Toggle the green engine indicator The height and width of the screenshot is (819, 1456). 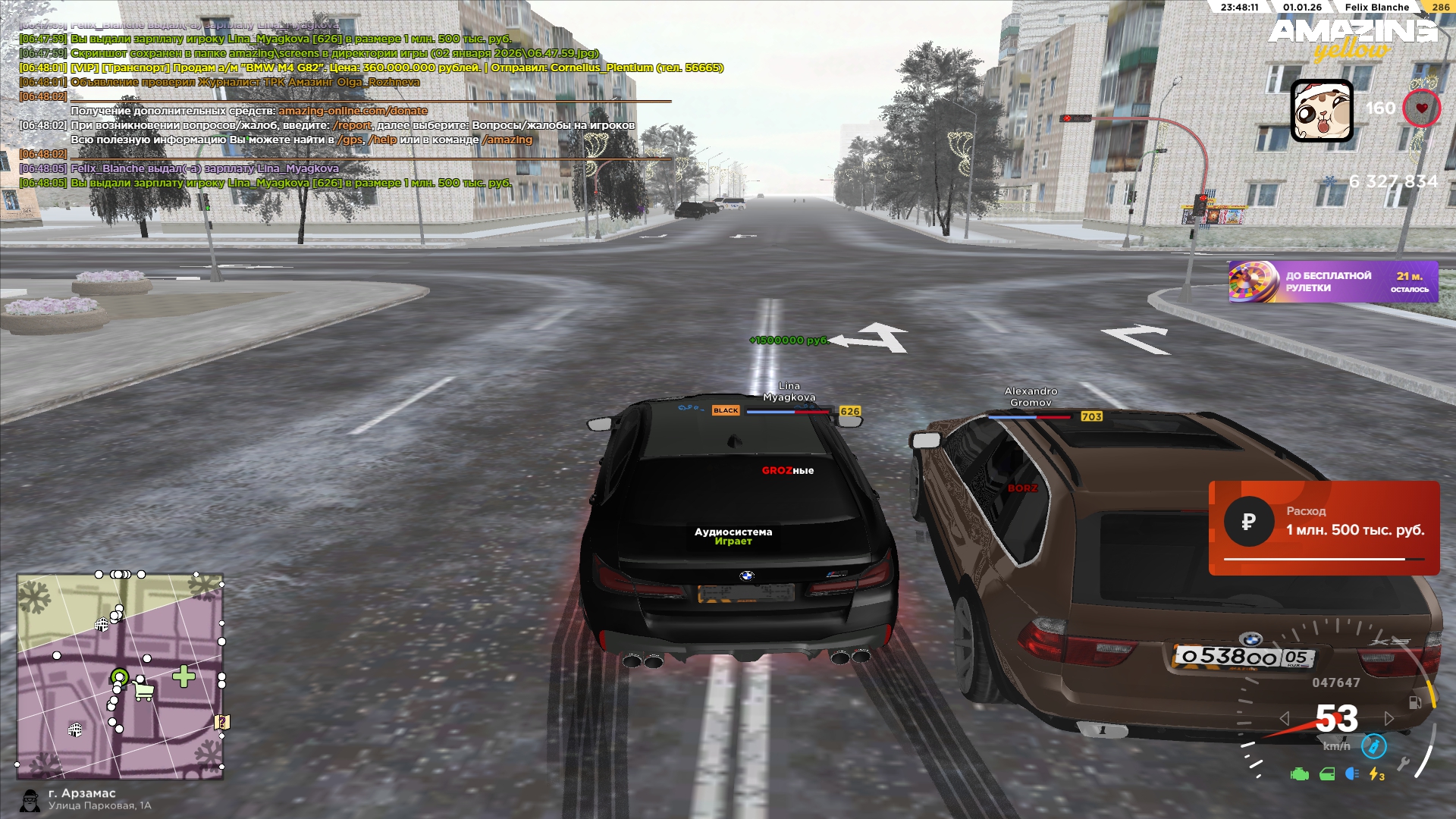tap(1299, 774)
